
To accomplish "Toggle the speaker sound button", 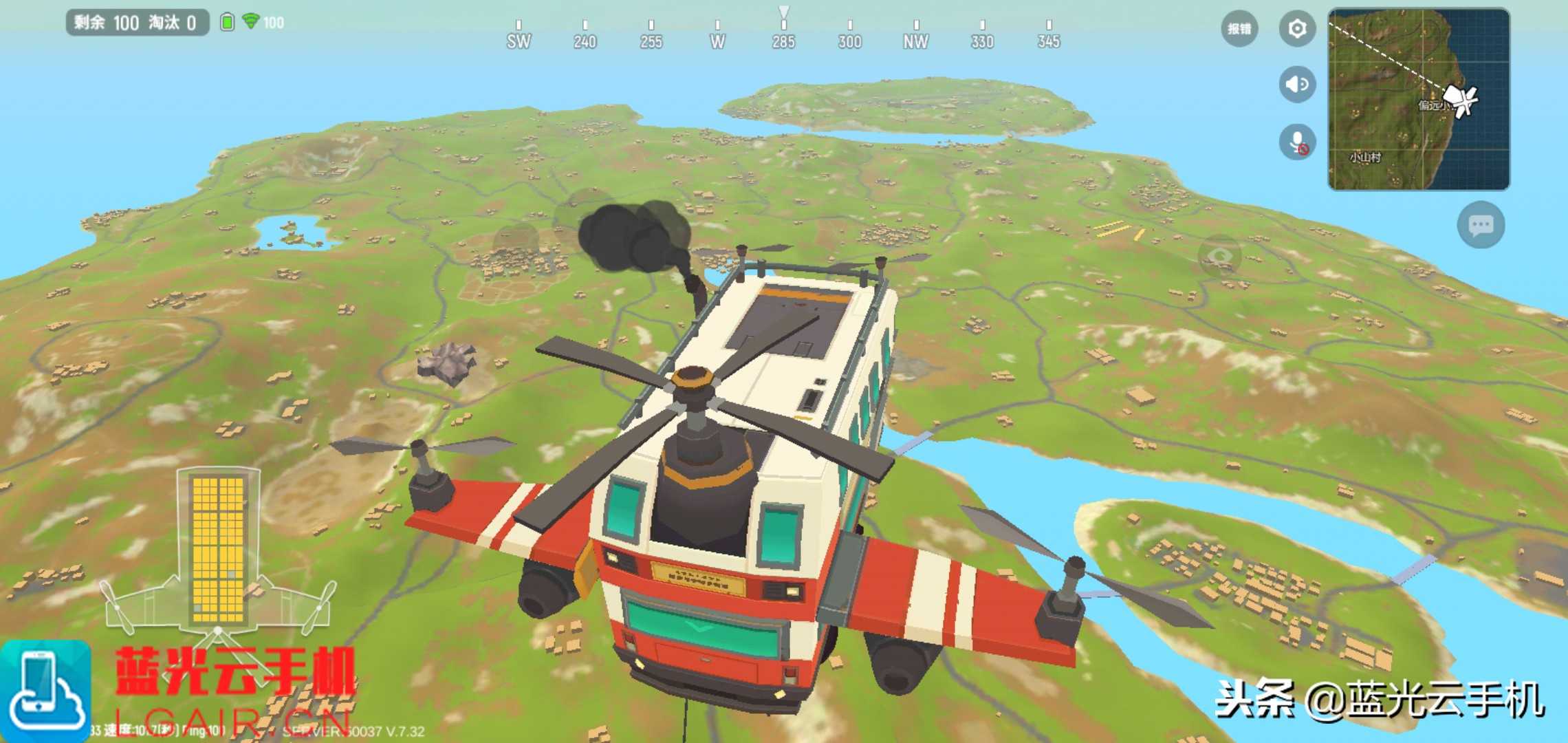I will pos(1297,85).
